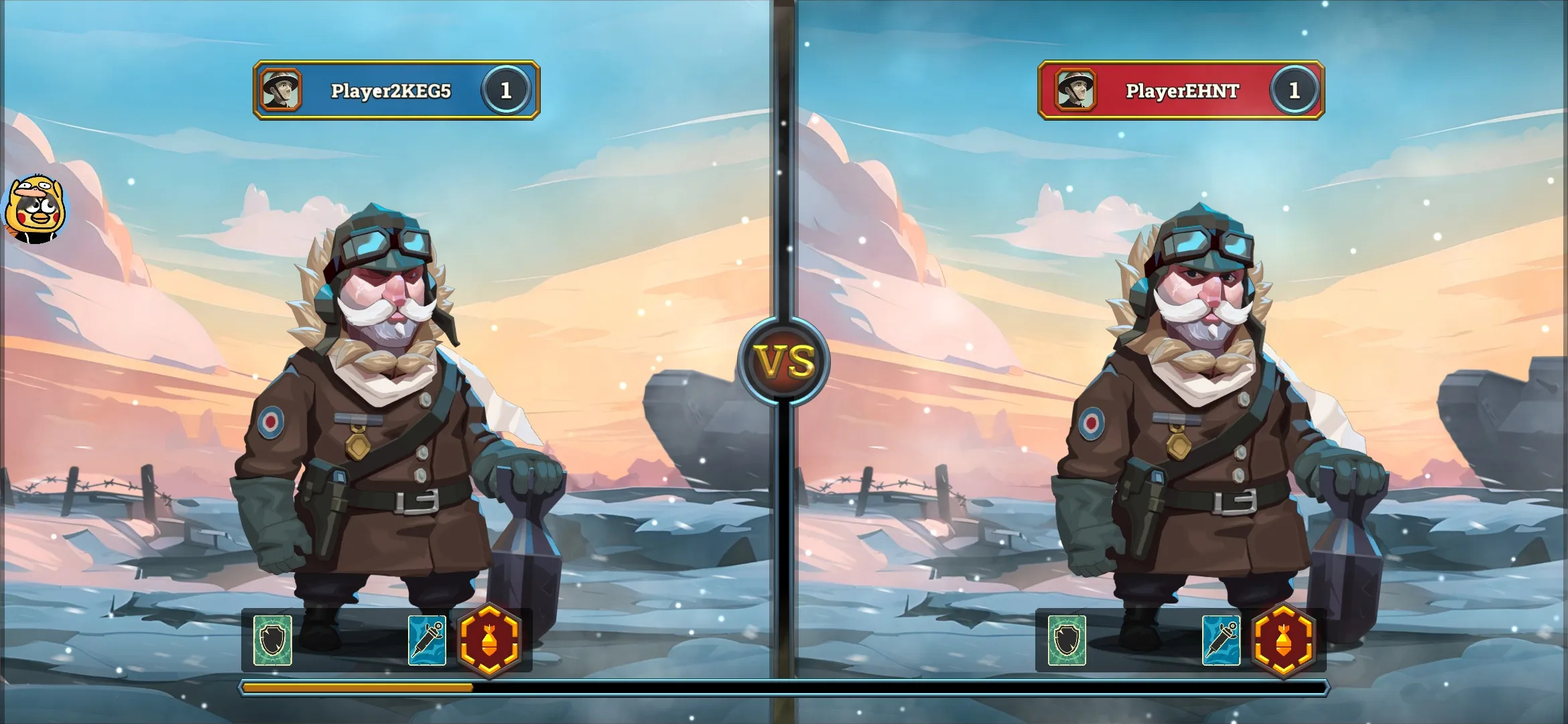Select the shield card under PlayerEHNT

click(x=1067, y=640)
